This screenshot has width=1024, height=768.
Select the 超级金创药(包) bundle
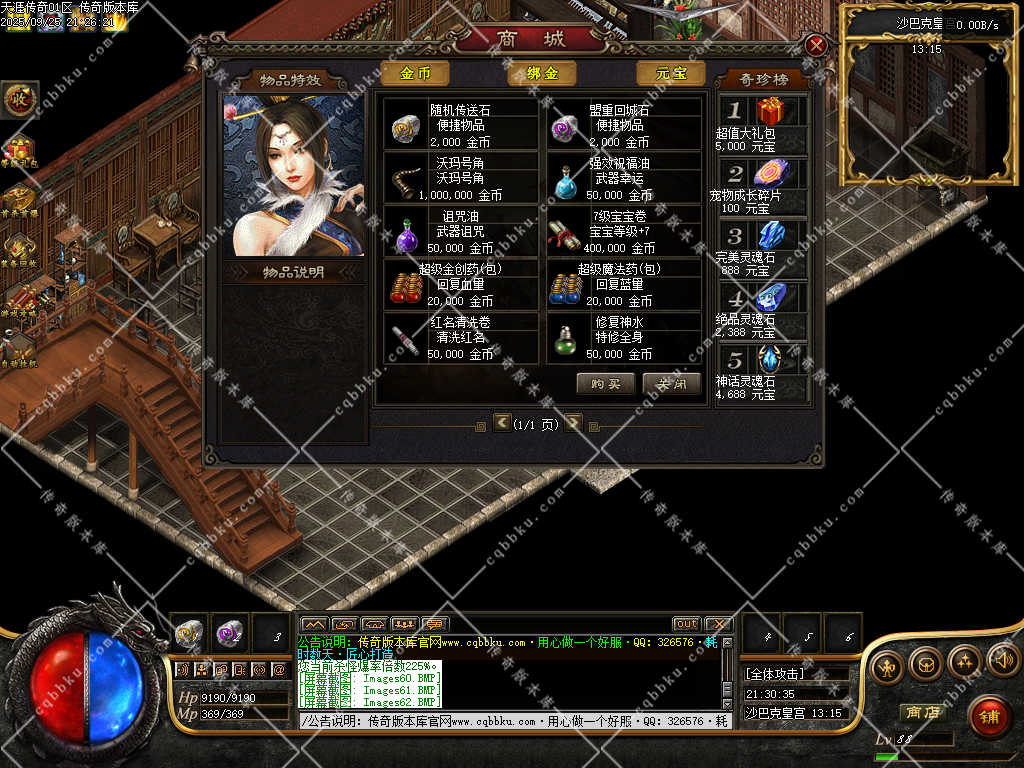tap(405, 288)
